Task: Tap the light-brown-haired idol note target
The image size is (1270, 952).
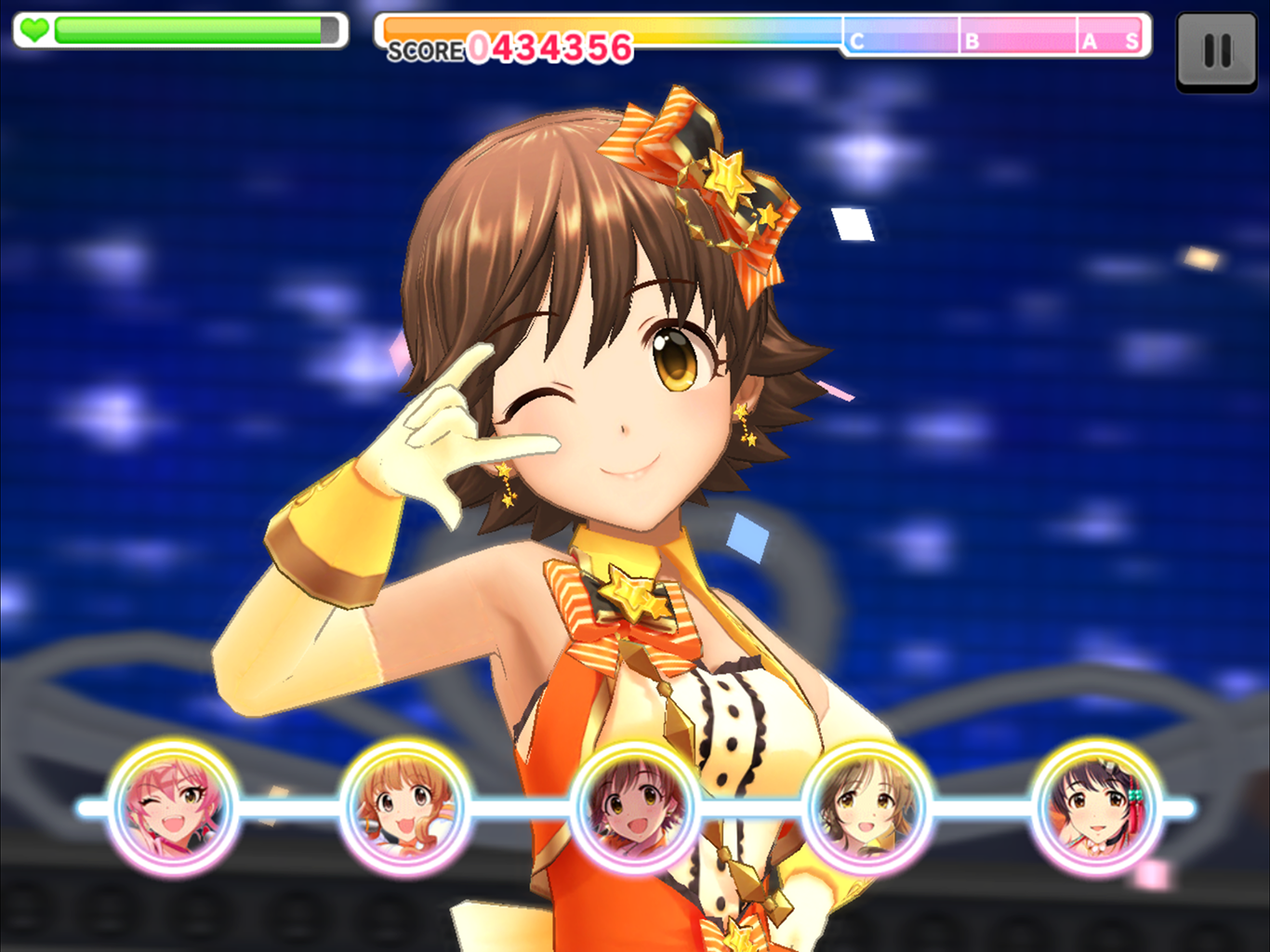Action: (x=867, y=806)
